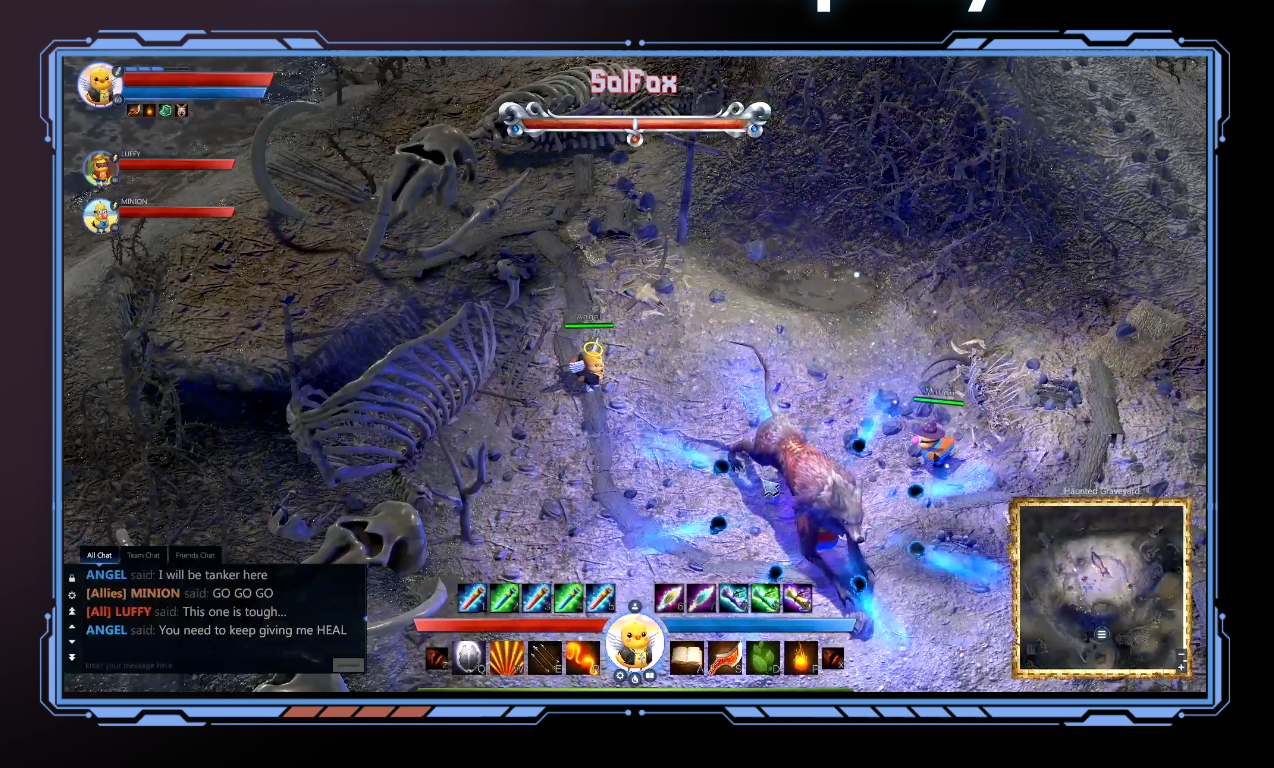Screen dimensions: 1274x768
Task: Open the minimap menu list icon
Action: [x=1101, y=634]
